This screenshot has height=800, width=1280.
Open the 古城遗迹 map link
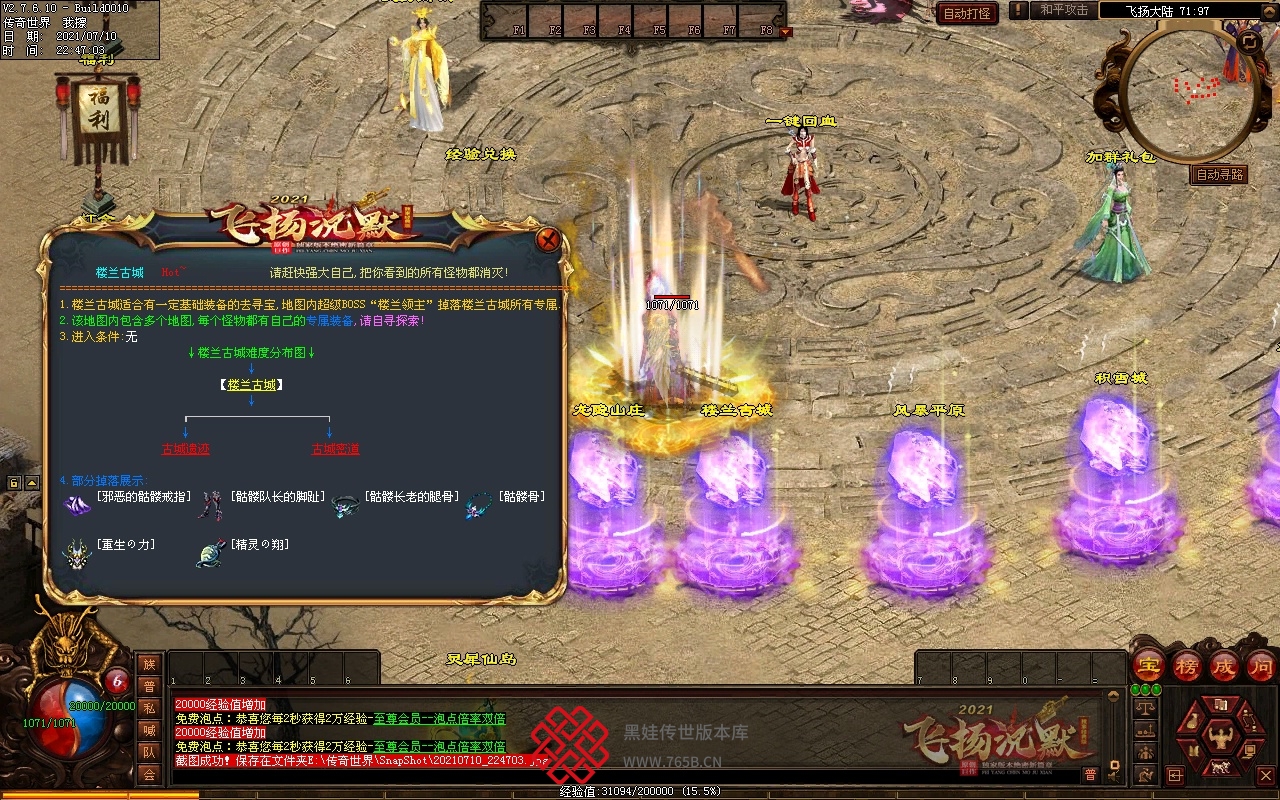point(186,450)
